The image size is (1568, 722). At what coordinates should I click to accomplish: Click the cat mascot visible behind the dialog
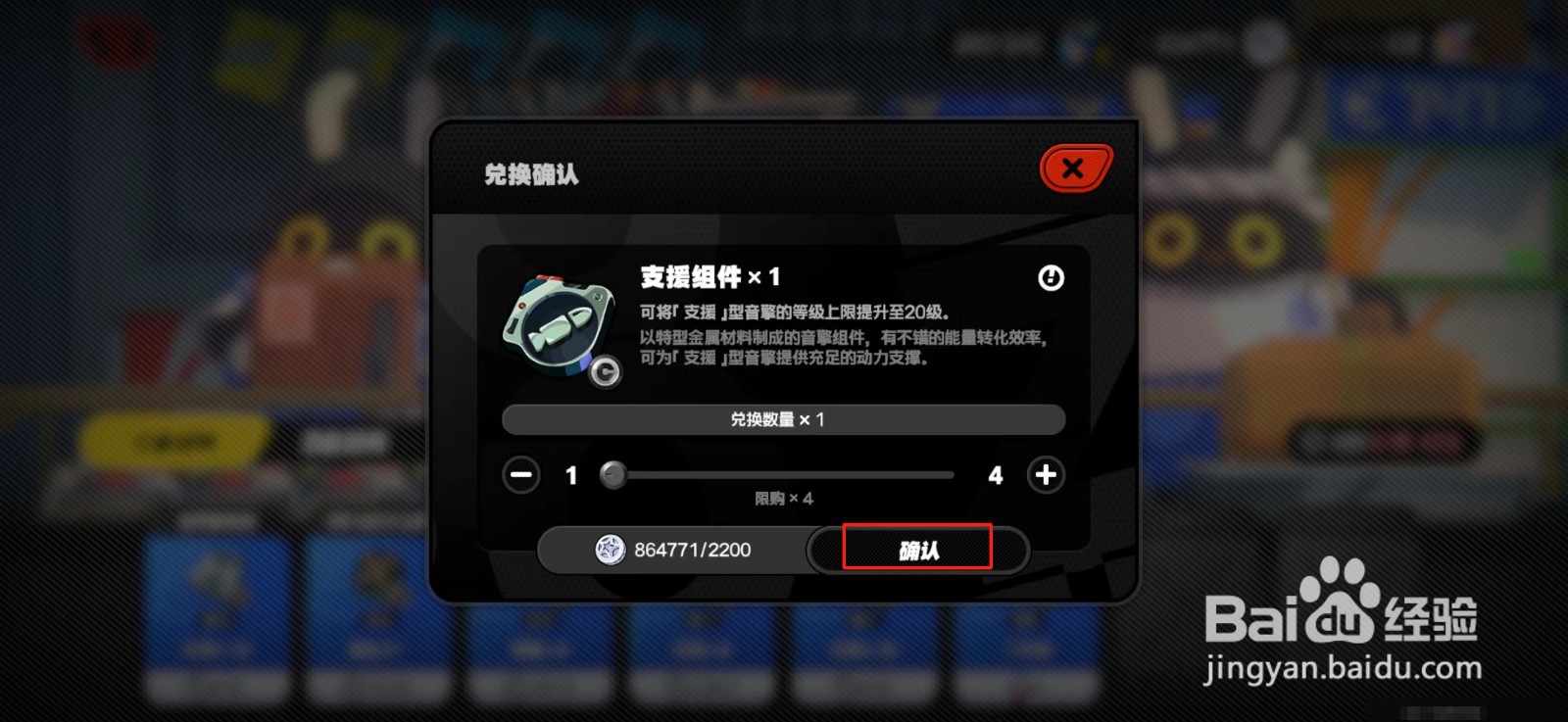1215,235
